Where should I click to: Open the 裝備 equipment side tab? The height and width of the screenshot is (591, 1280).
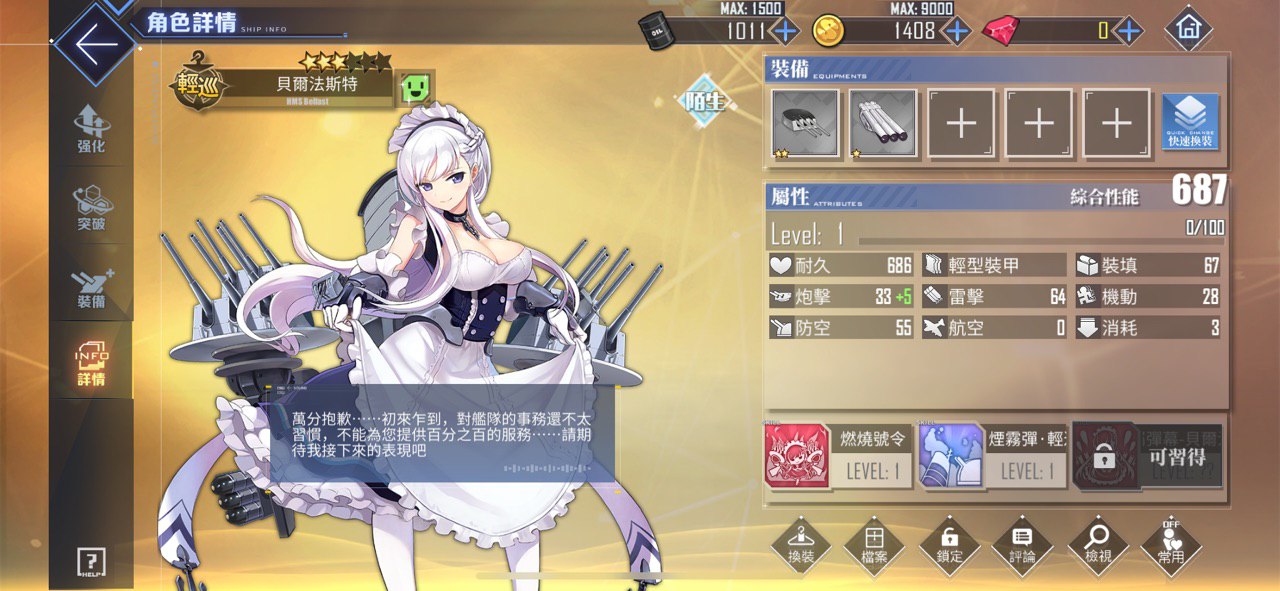coord(91,285)
